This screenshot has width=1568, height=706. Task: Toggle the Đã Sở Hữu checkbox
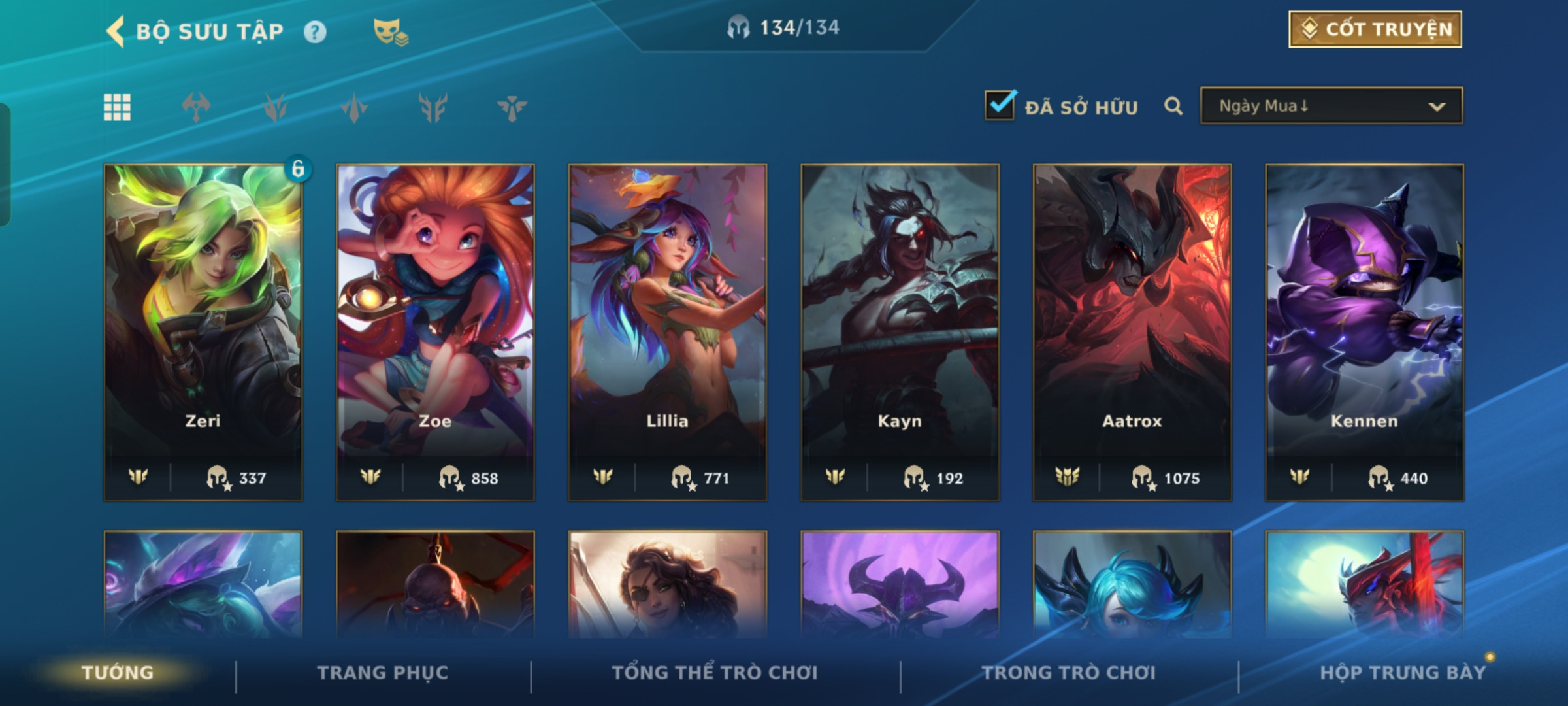[1000, 105]
